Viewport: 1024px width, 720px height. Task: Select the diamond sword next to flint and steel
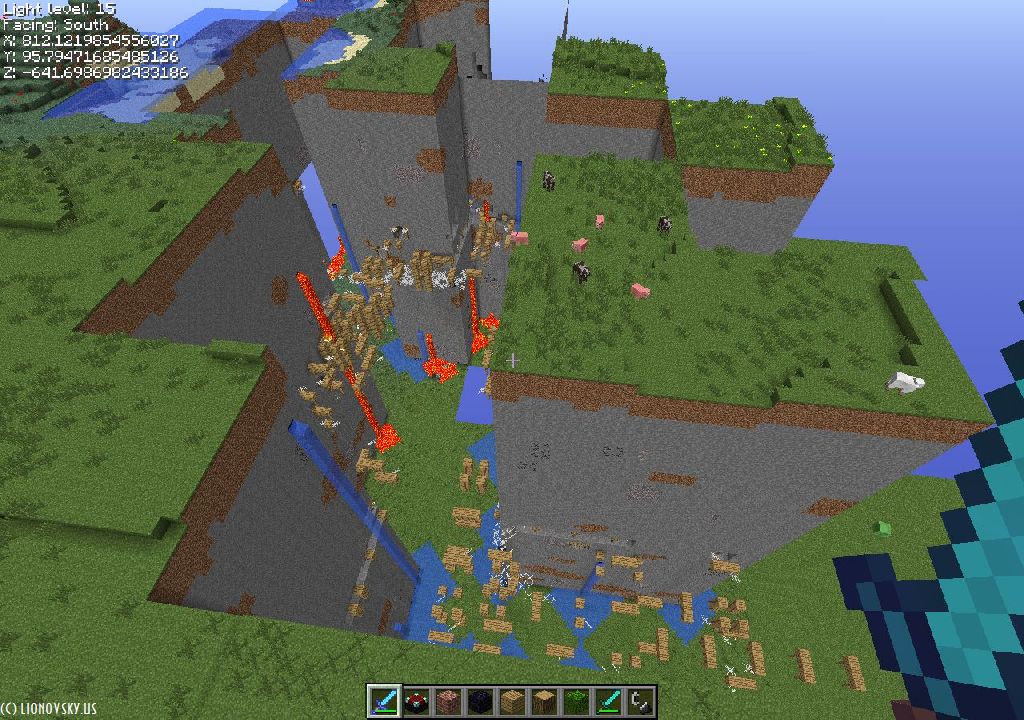tap(608, 700)
